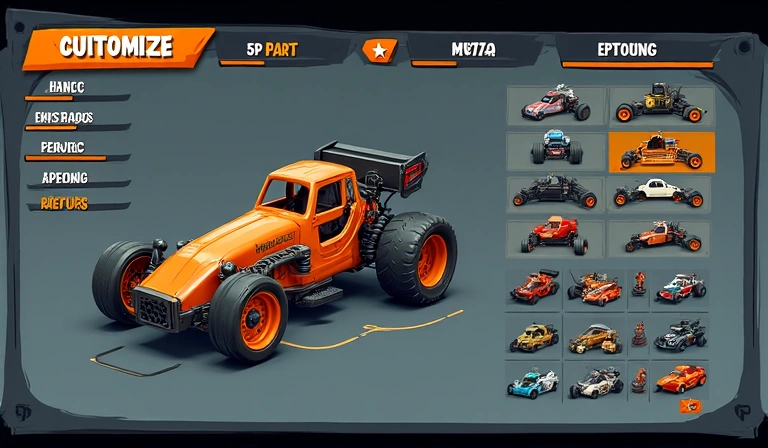
Task: Pick the yellow car thumbnail
Action: click(x=533, y=338)
